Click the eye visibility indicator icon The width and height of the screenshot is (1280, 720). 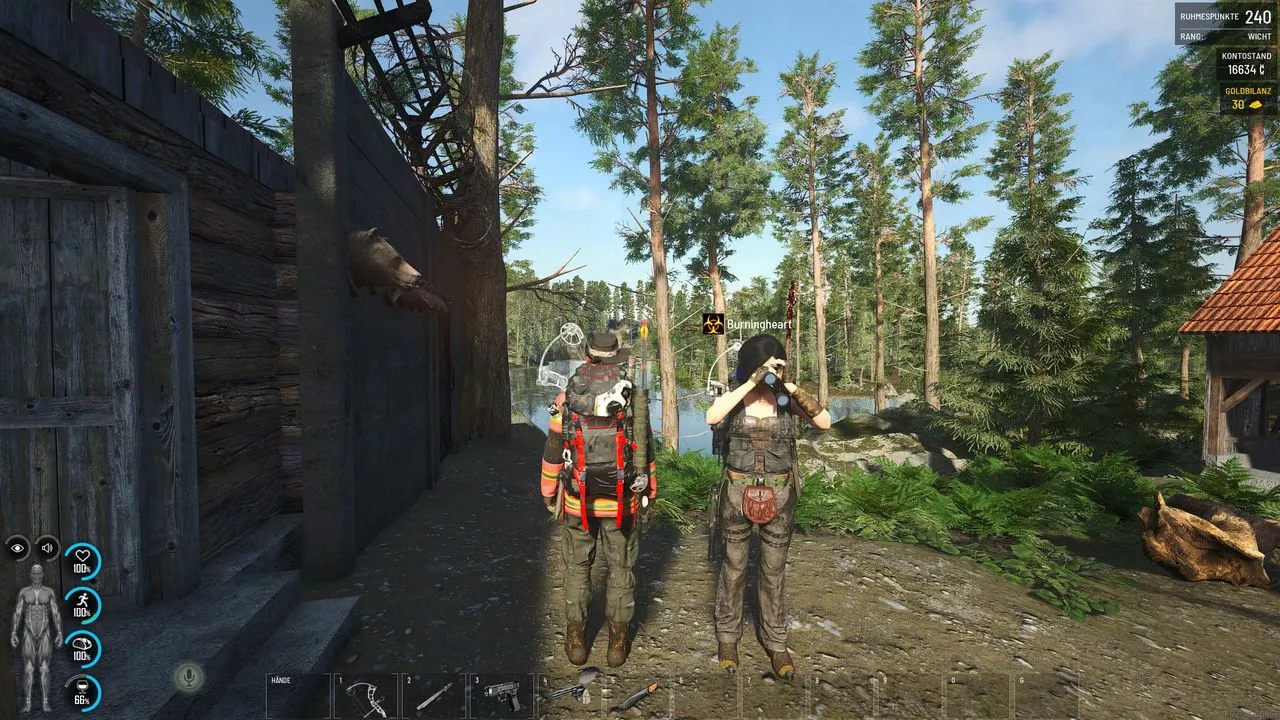tap(17, 547)
